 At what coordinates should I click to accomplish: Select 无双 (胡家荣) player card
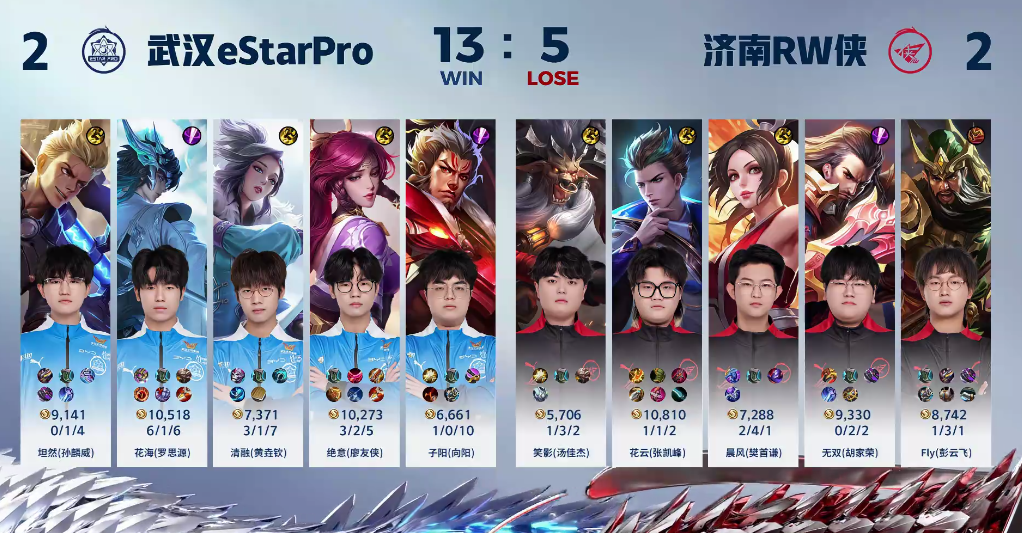tap(848, 290)
